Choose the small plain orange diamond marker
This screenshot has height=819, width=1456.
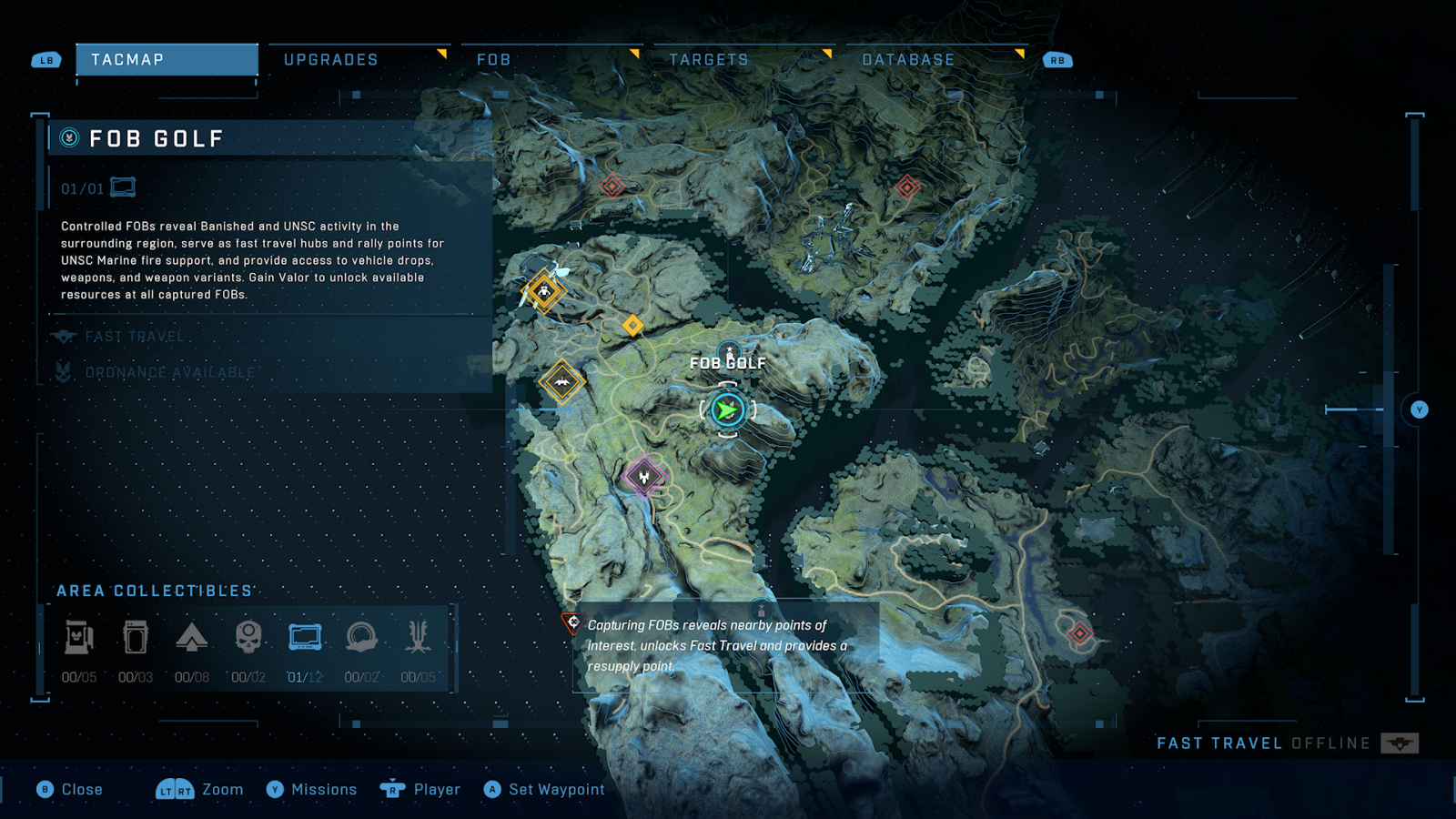coord(632,325)
